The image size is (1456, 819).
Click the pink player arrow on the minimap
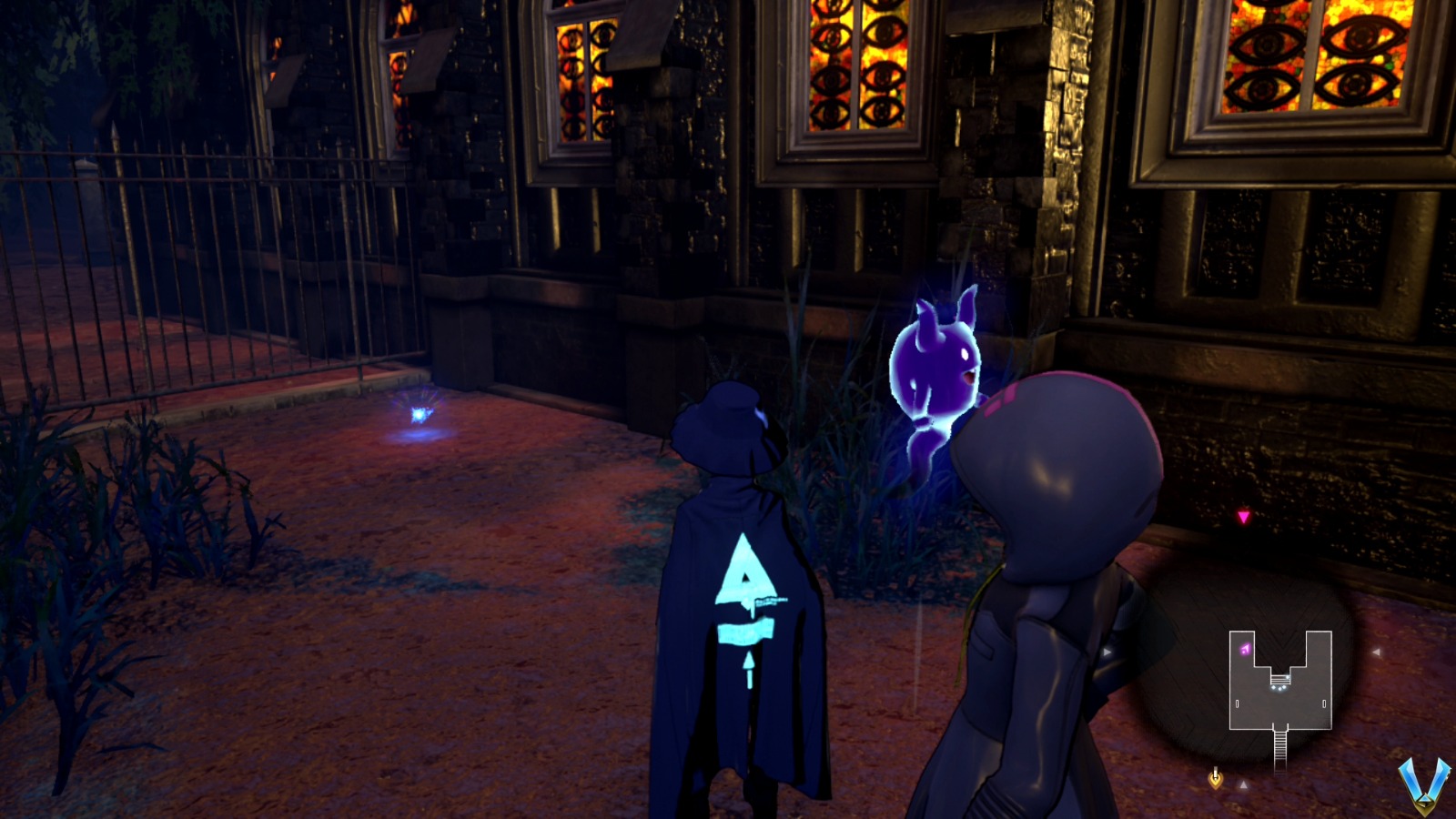[x=1245, y=648]
